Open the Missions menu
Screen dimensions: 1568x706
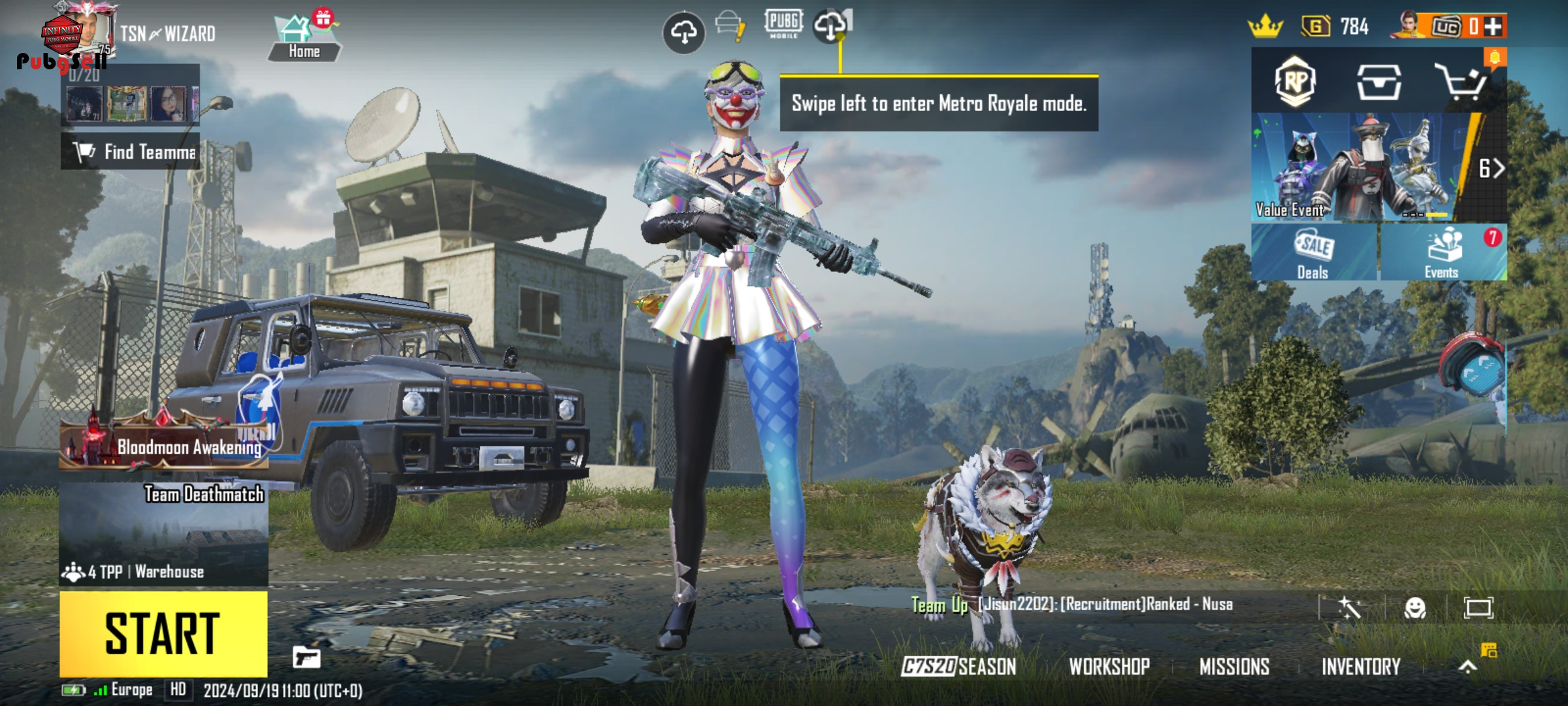(1234, 667)
